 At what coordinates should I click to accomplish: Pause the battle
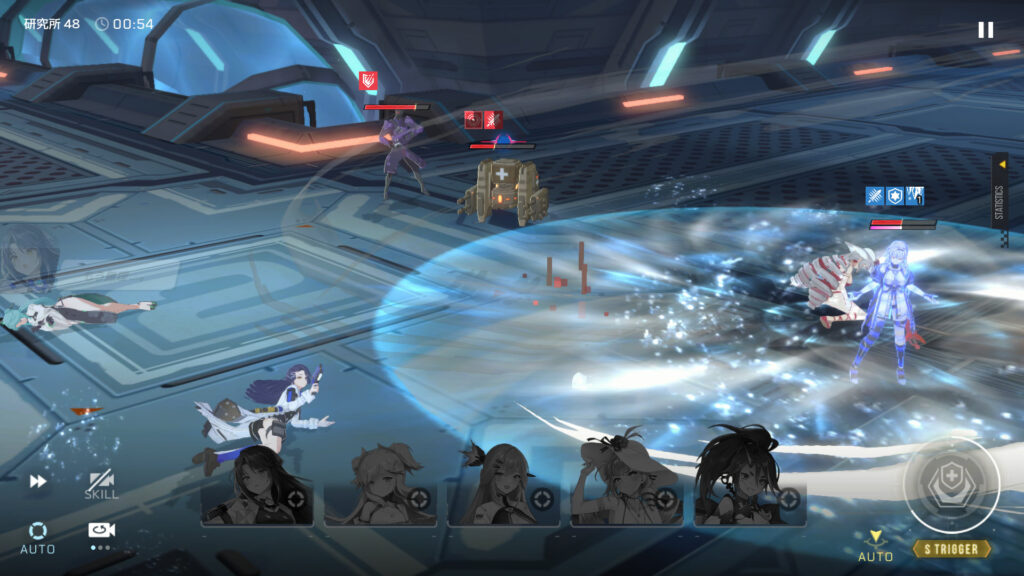985,30
